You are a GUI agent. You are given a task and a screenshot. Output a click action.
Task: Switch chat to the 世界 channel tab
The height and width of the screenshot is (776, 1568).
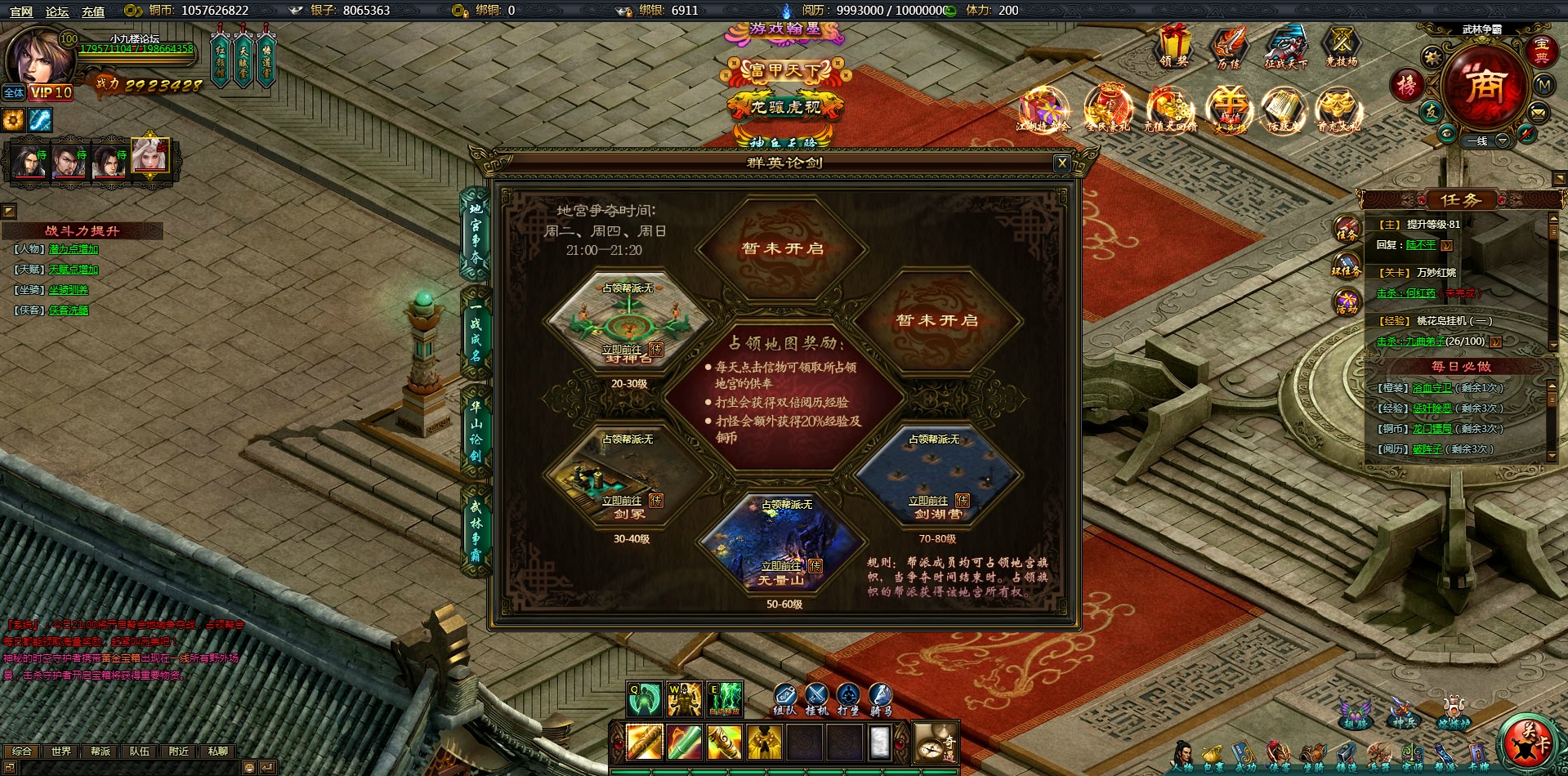(61, 751)
